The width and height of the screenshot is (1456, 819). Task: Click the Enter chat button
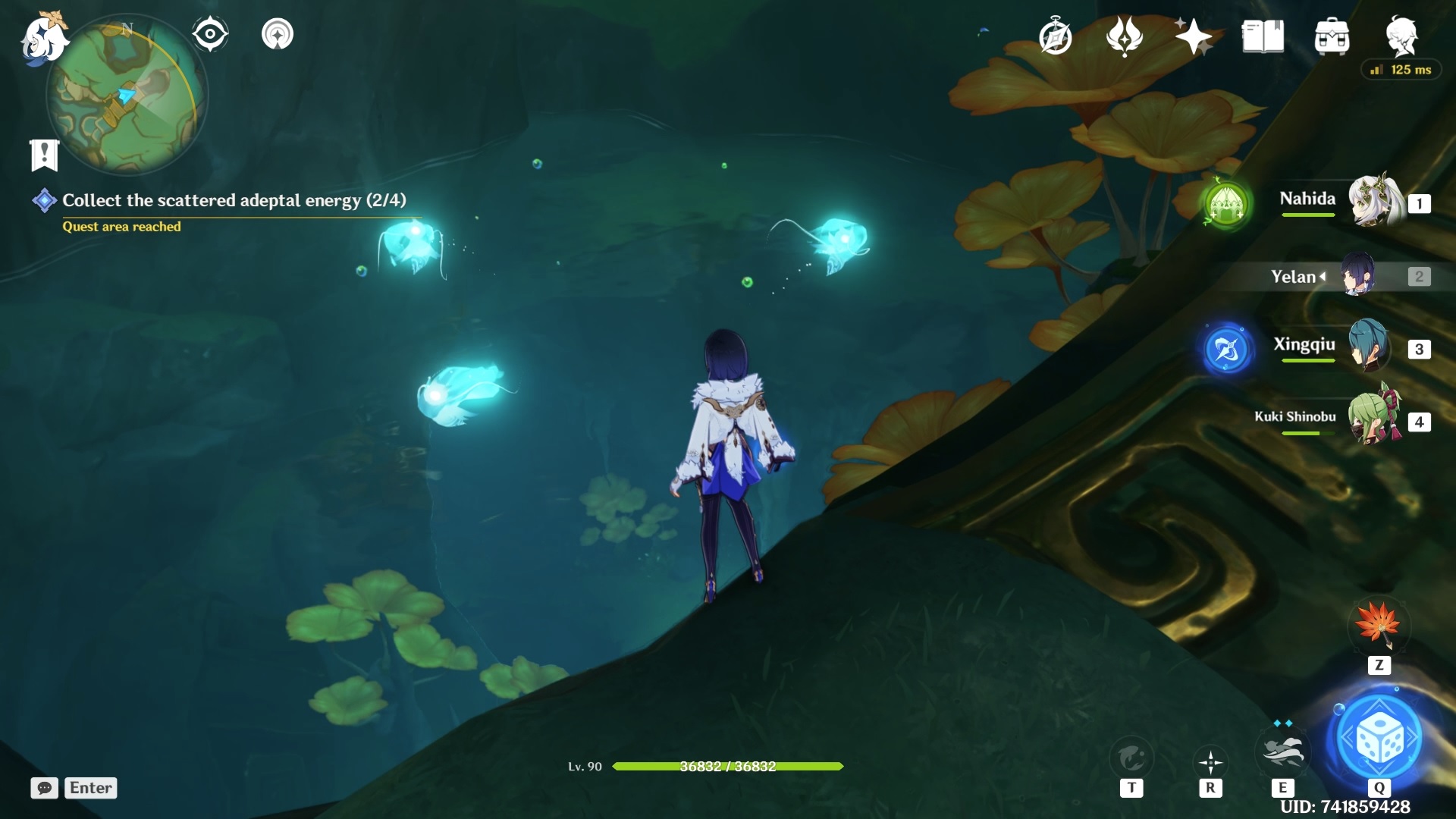click(89, 788)
